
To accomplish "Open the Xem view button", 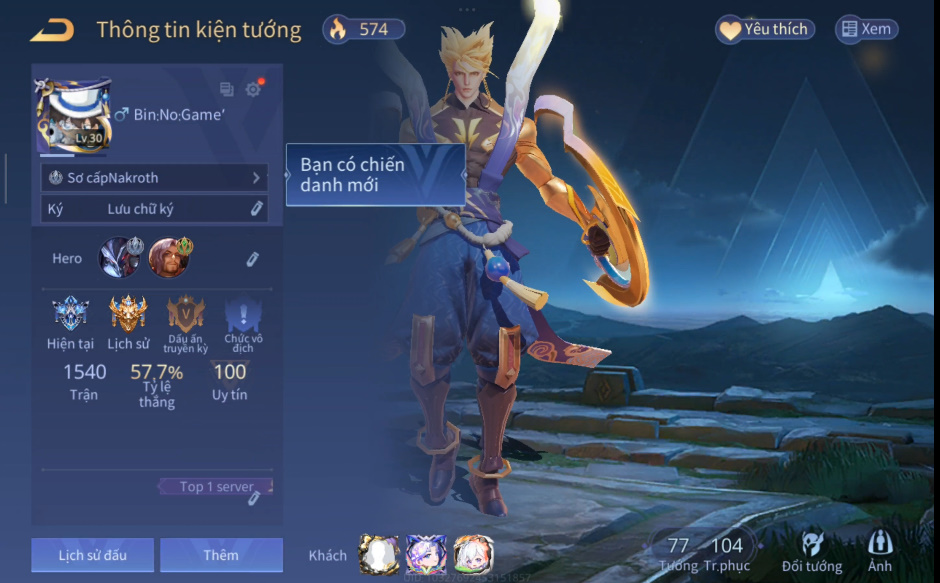I will (x=866, y=30).
